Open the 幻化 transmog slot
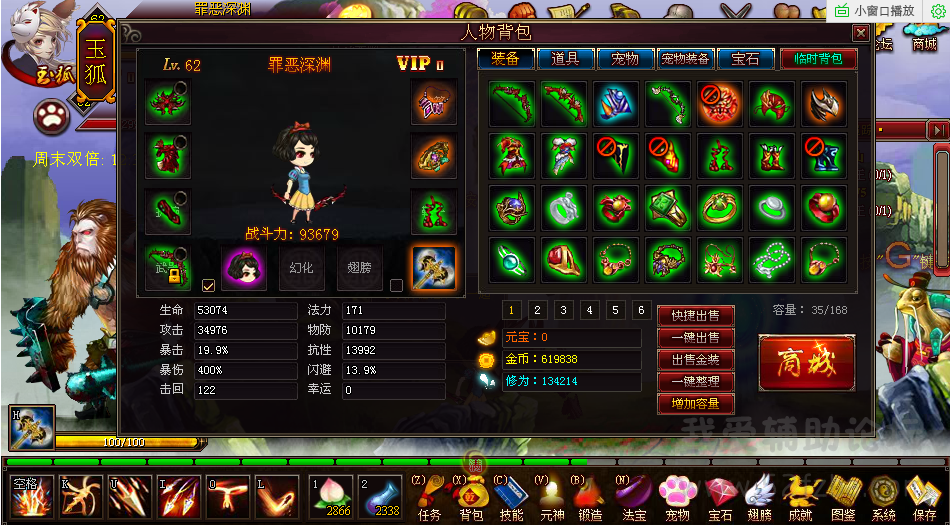Viewport: 950px width, 525px height. [x=301, y=268]
